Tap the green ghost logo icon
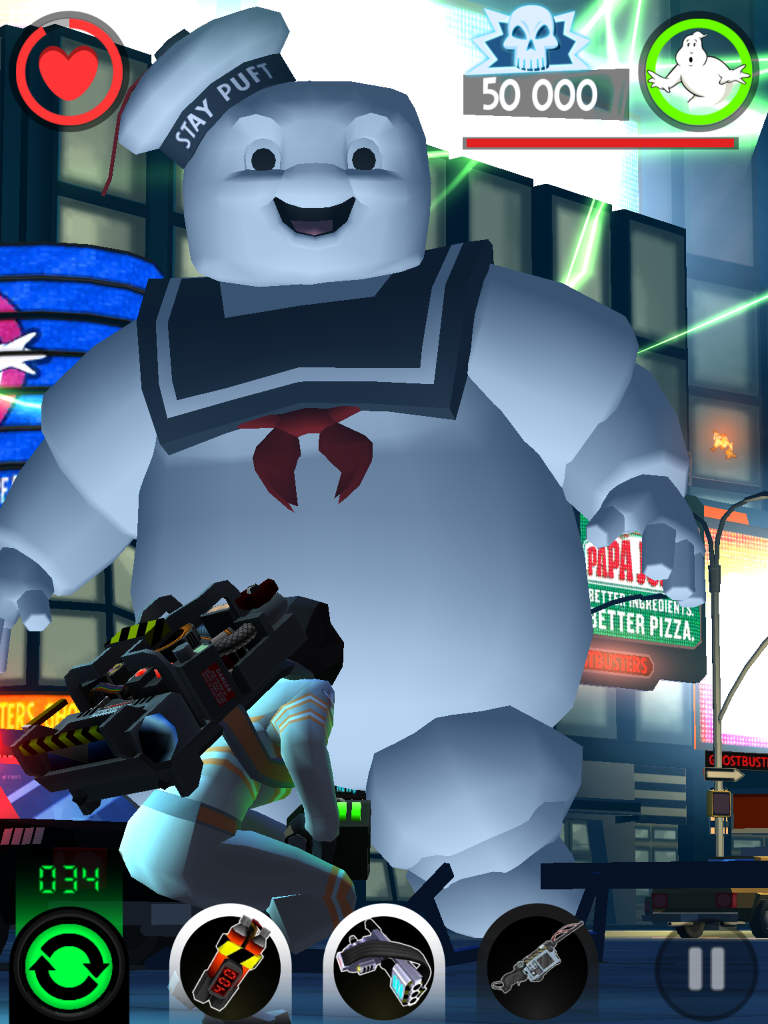The height and width of the screenshot is (1024, 768). coord(697,73)
